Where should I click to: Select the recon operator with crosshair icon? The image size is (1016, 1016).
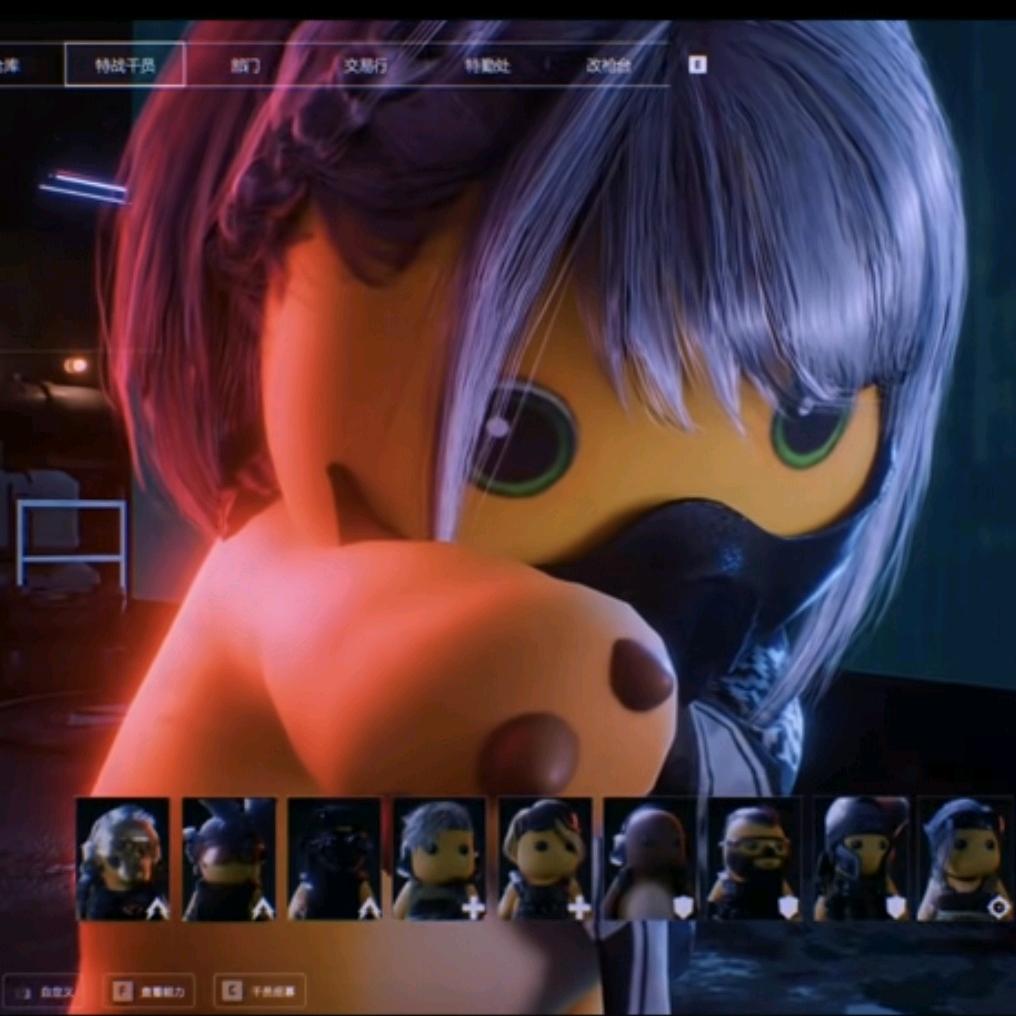[x=965, y=859]
